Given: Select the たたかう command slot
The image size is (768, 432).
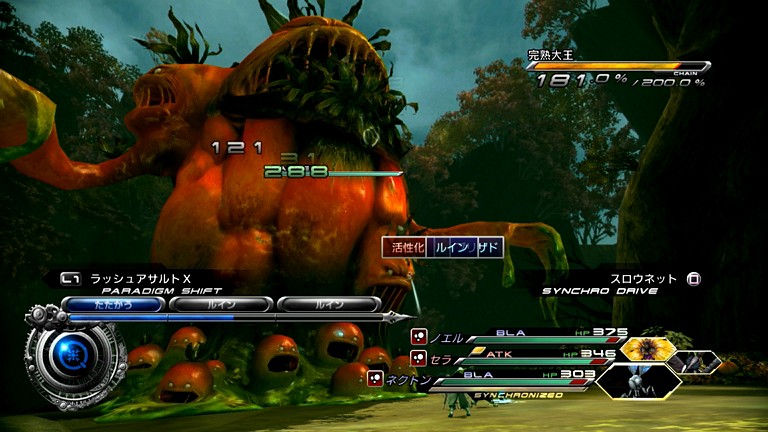Looking at the screenshot, I should pyautogui.click(x=112, y=304).
